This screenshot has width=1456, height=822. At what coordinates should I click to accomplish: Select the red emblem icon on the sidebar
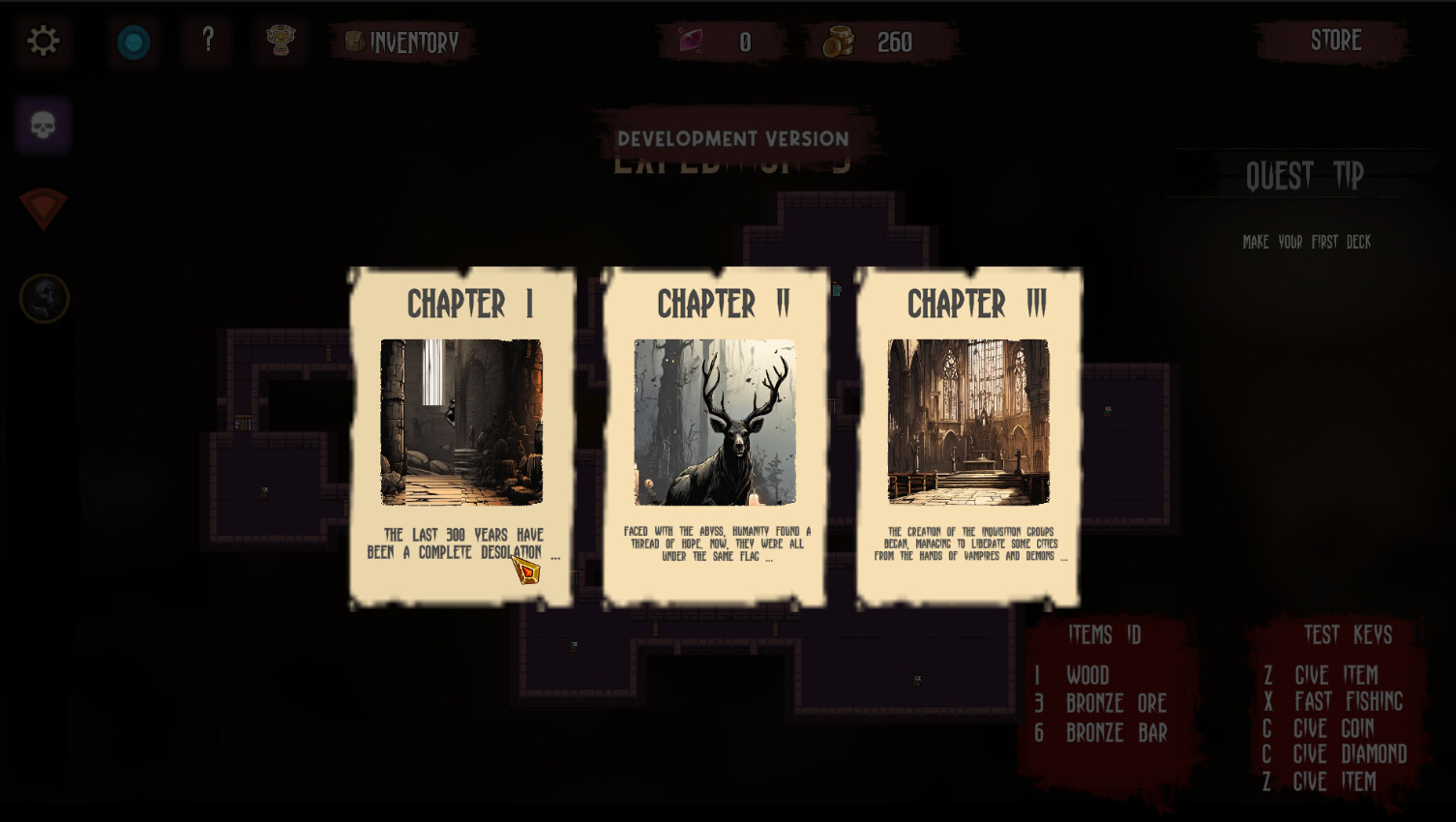[x=43, y=209]
